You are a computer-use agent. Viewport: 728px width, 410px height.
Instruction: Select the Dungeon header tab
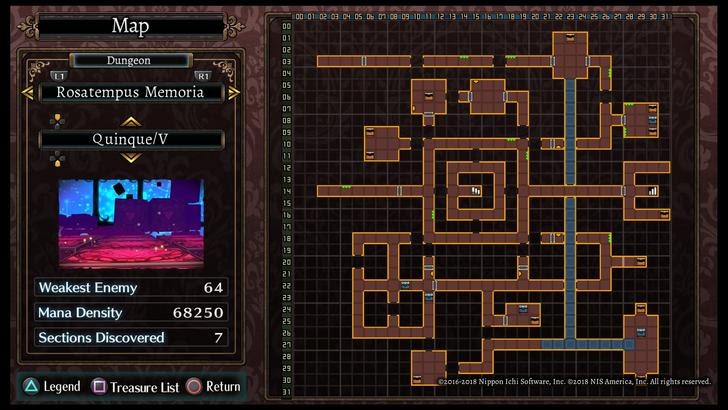pos(132,60)
